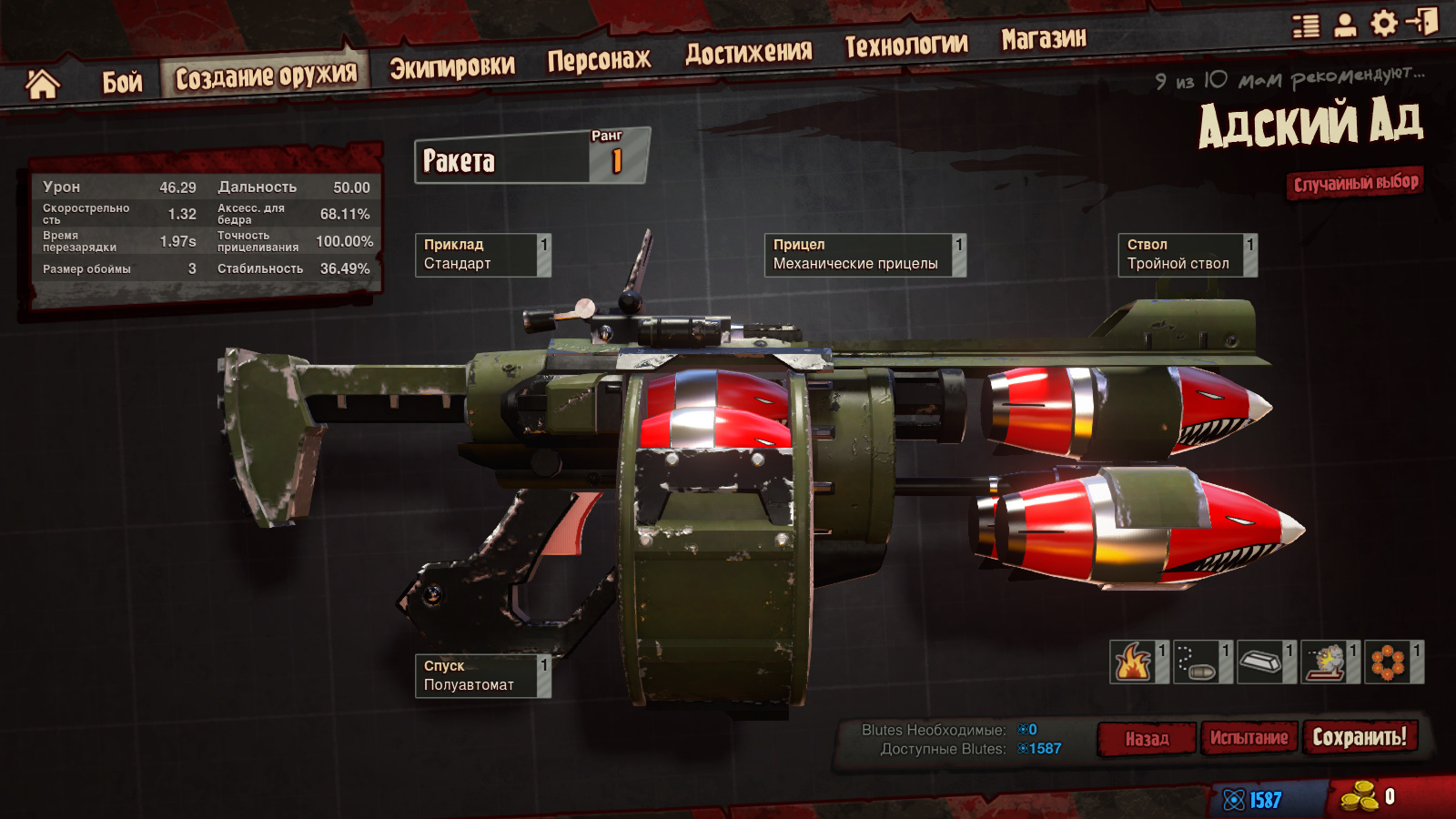Switch to the Экипировки tab
Screen dimensions: 1456x819
[452, 66]
